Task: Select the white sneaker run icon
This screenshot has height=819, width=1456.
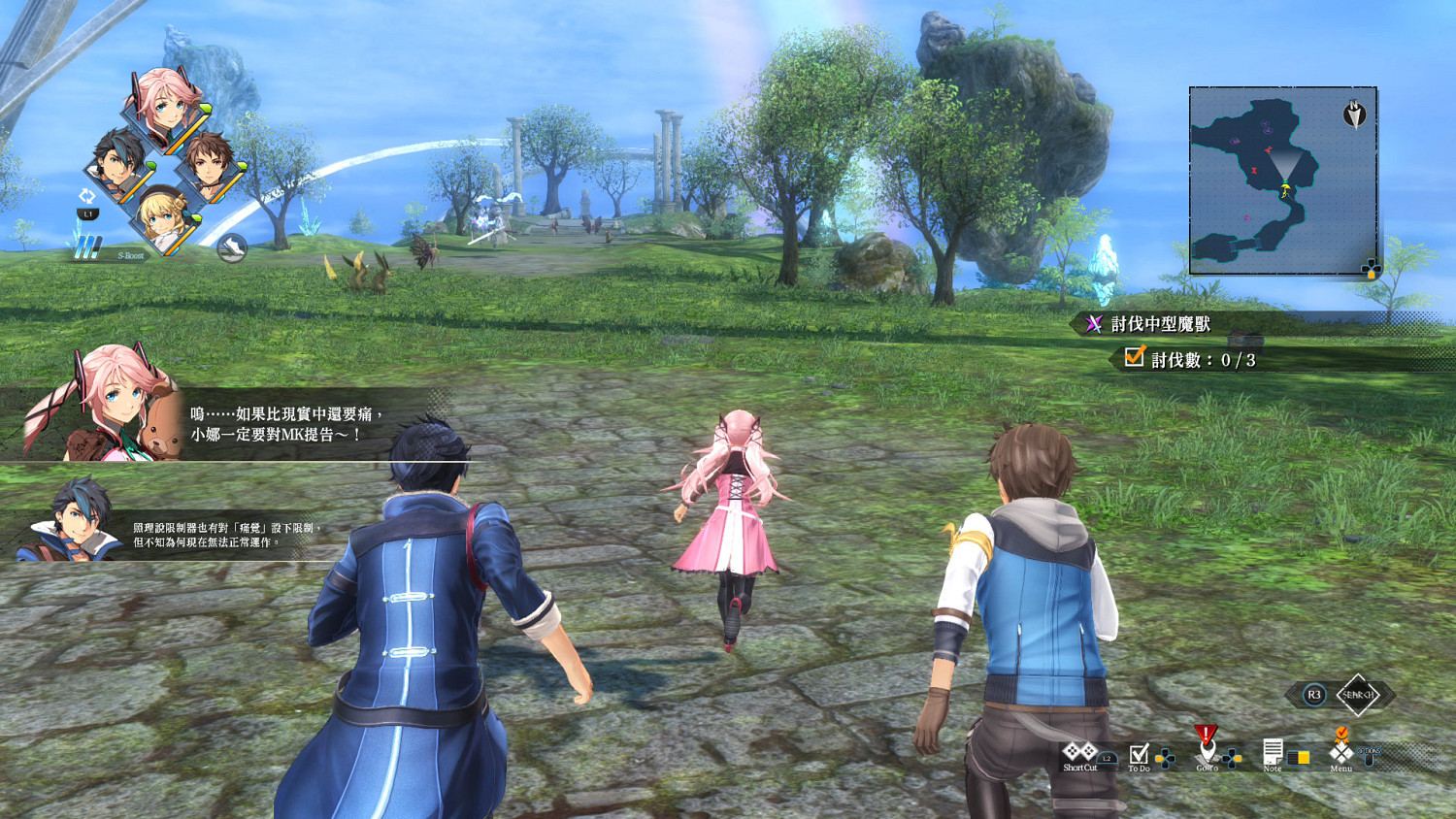Action: [x=233, y=247]
